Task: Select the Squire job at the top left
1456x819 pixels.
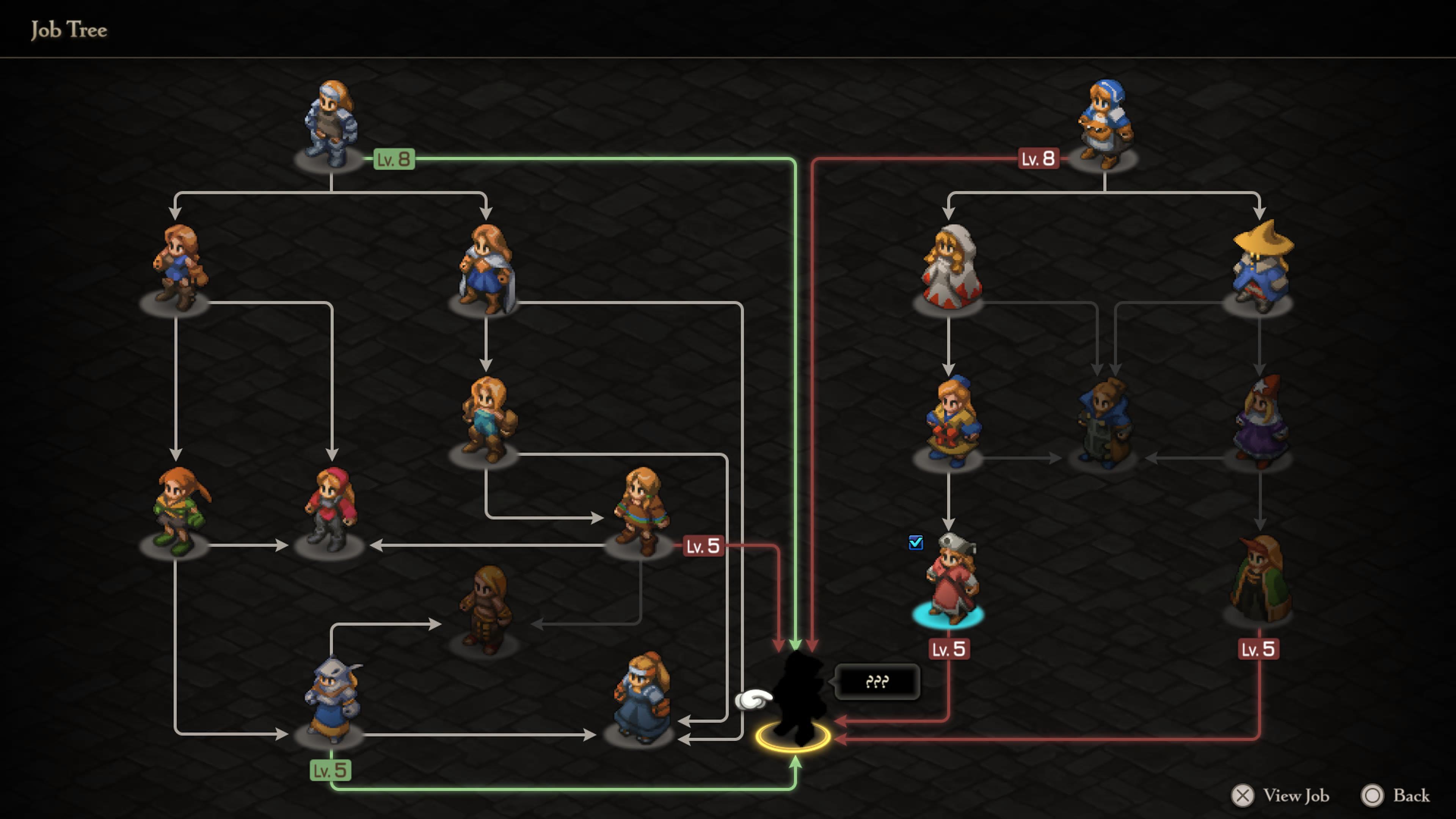Action: click(331, 121)
